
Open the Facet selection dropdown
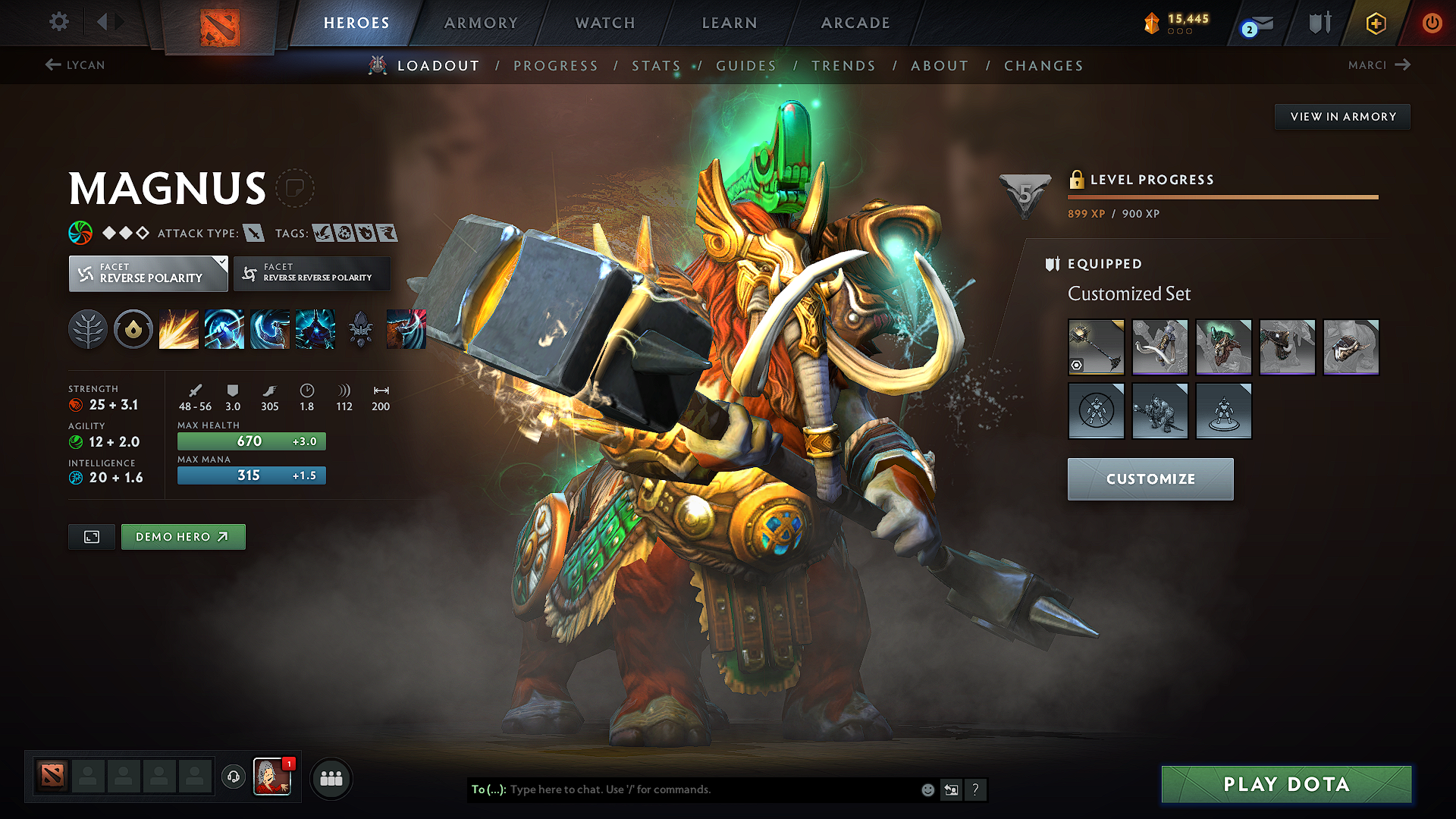[148, 274]
